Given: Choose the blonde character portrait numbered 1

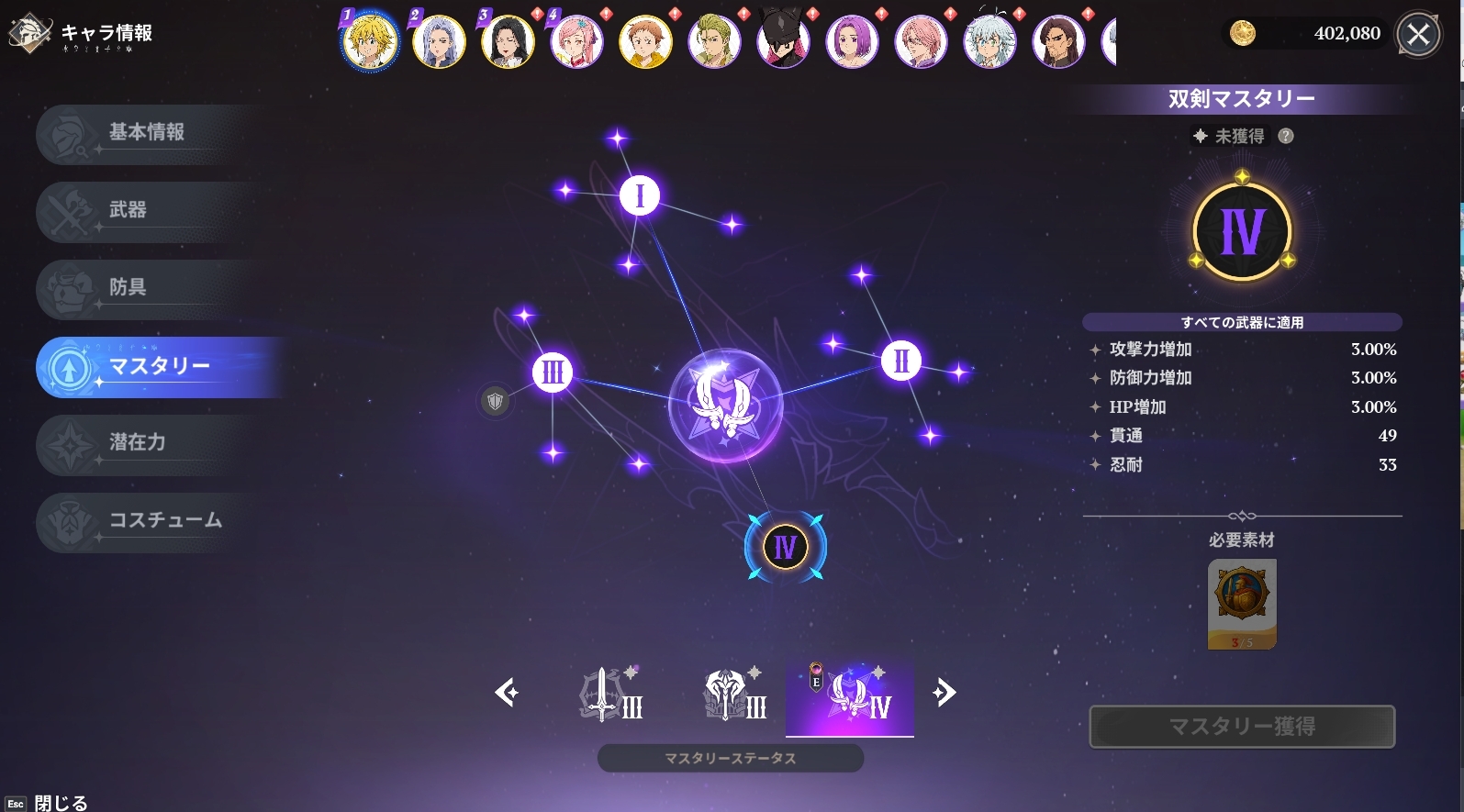Looking at the screenshot, I should pos(370,40).
